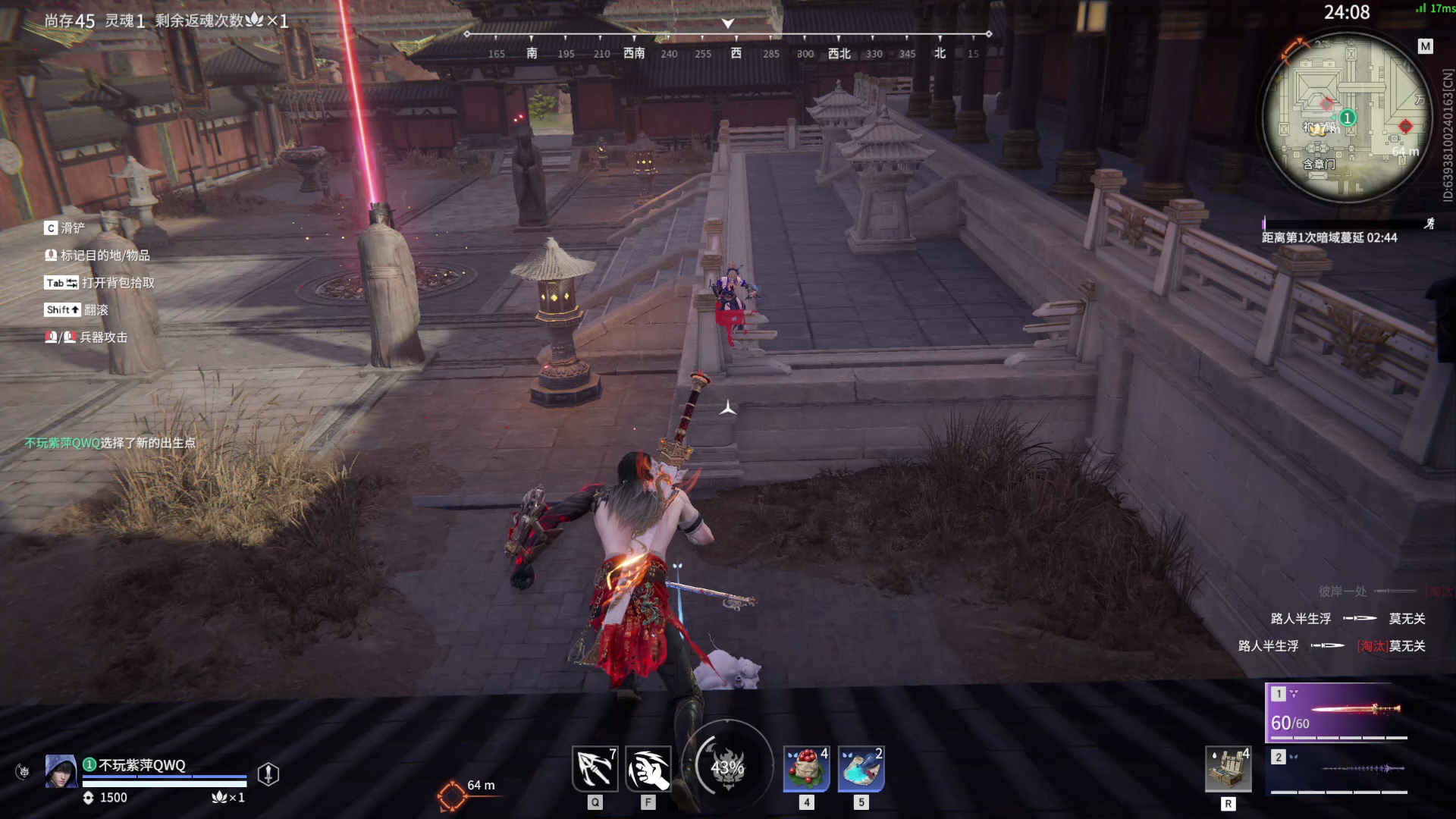1456x819 pixels.
Task: Click the player portrait of 不玩紫萍QWQ
Action: point(61,772)
